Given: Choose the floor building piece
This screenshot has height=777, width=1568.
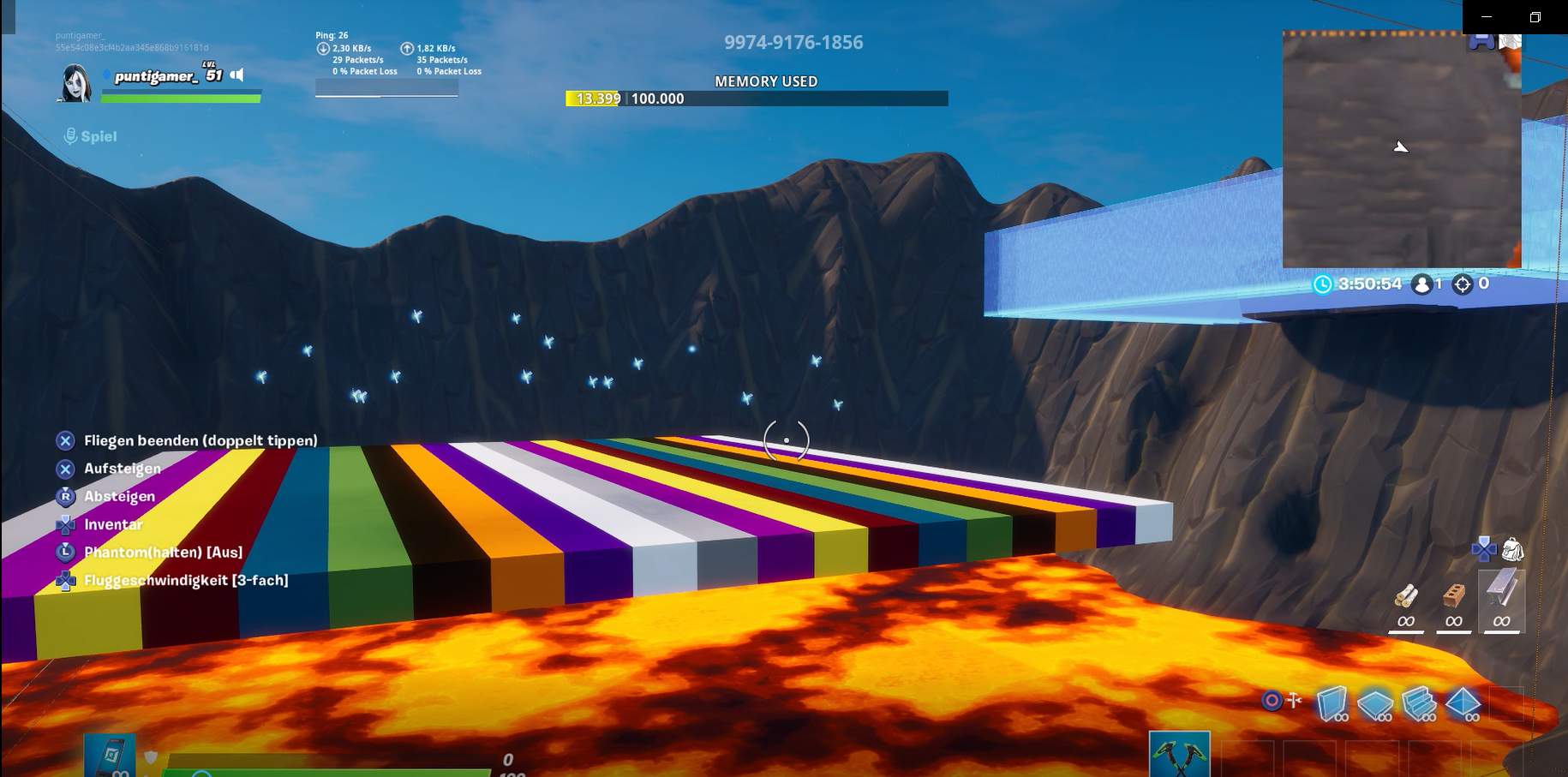Looking at the screenshot, I should click(1375, 704).
